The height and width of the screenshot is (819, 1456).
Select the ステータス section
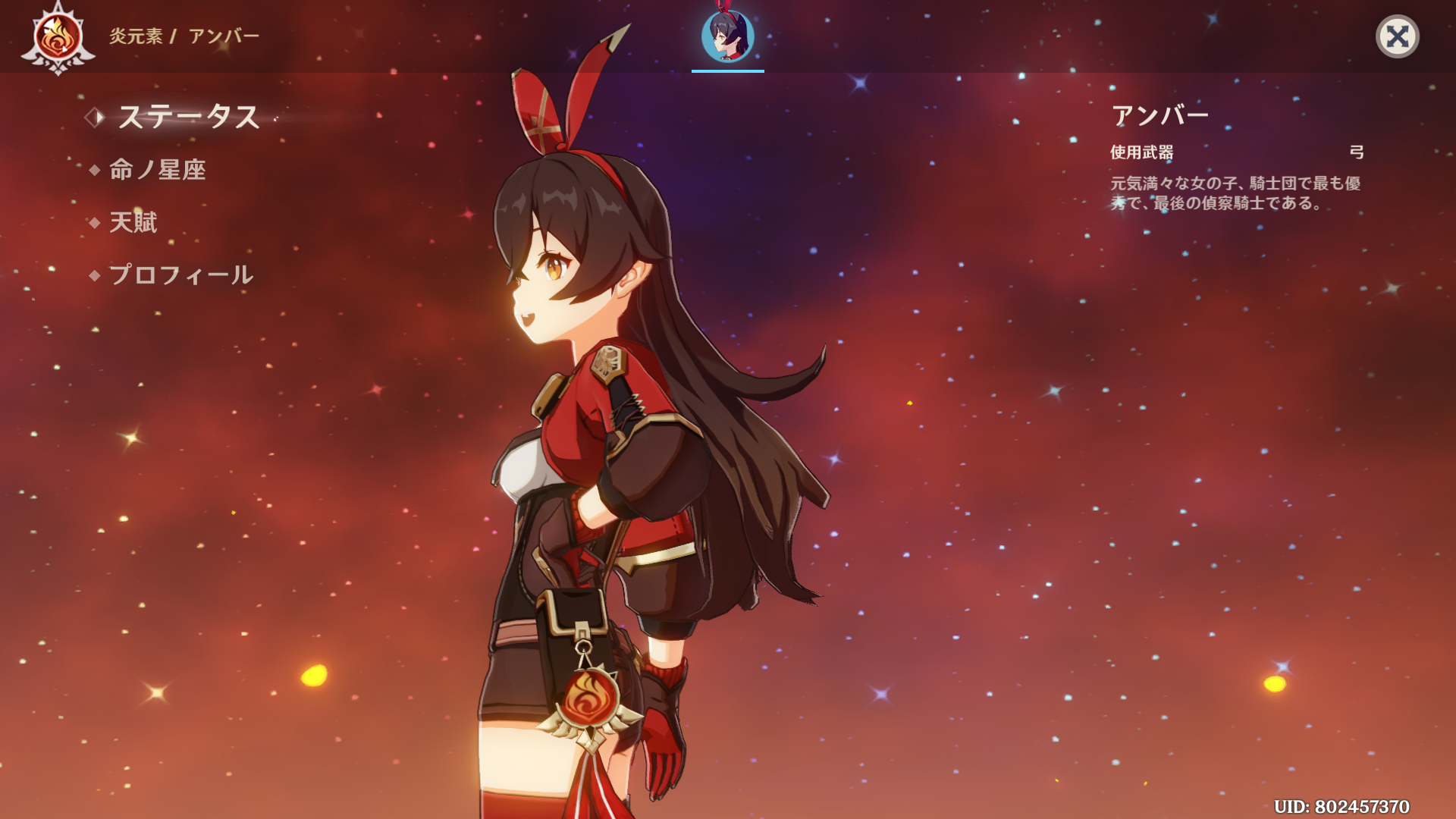click(188, 118)
